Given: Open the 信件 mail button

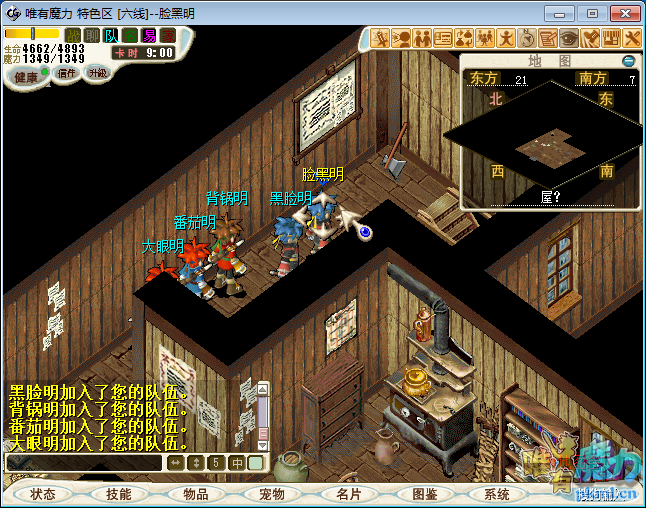Looking at the screenshot, I should tap(67, 73).
